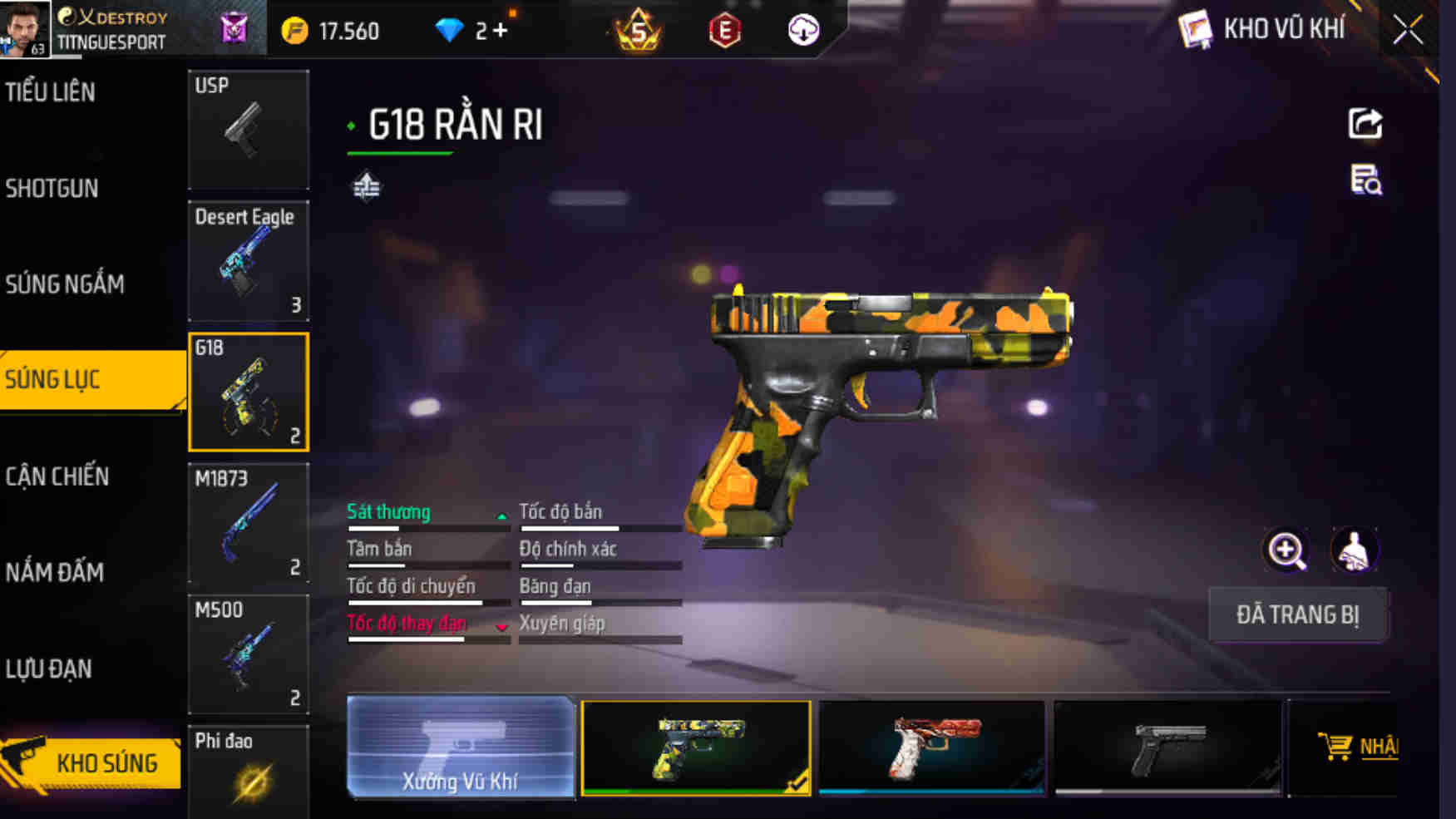Click the attachment slots icon under G18 RẰN RI
Viewport: 1456px width, 819px height.
click(x=364, y=187)
